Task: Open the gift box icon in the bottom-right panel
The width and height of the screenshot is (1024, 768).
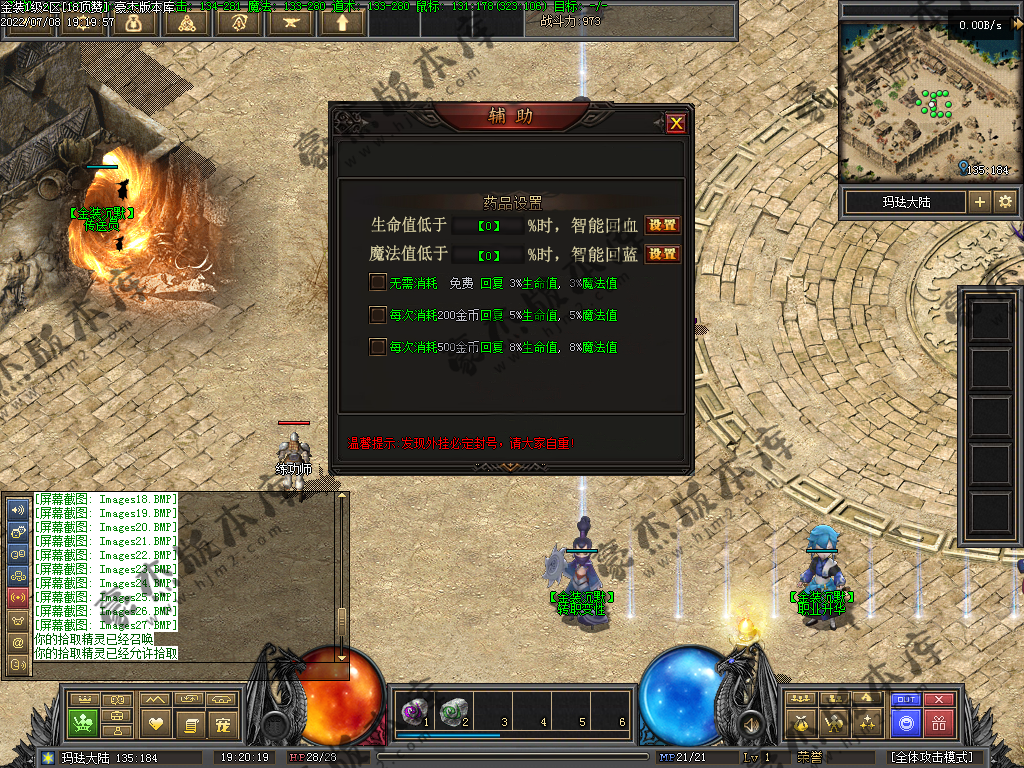Action: (x=939, y=722)
